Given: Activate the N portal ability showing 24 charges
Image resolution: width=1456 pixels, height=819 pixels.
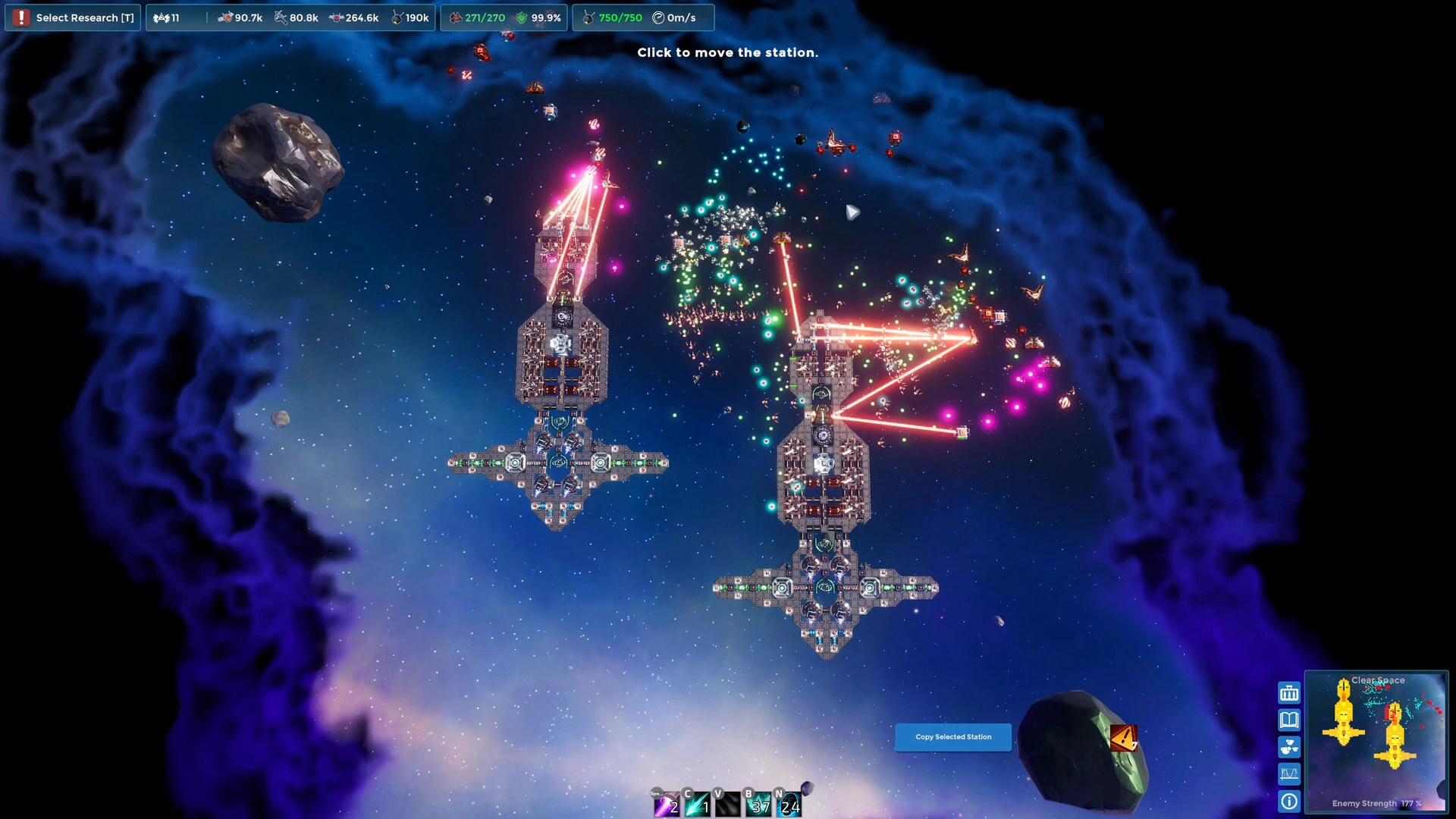Looking at the screenshot, I should point(787,805).
